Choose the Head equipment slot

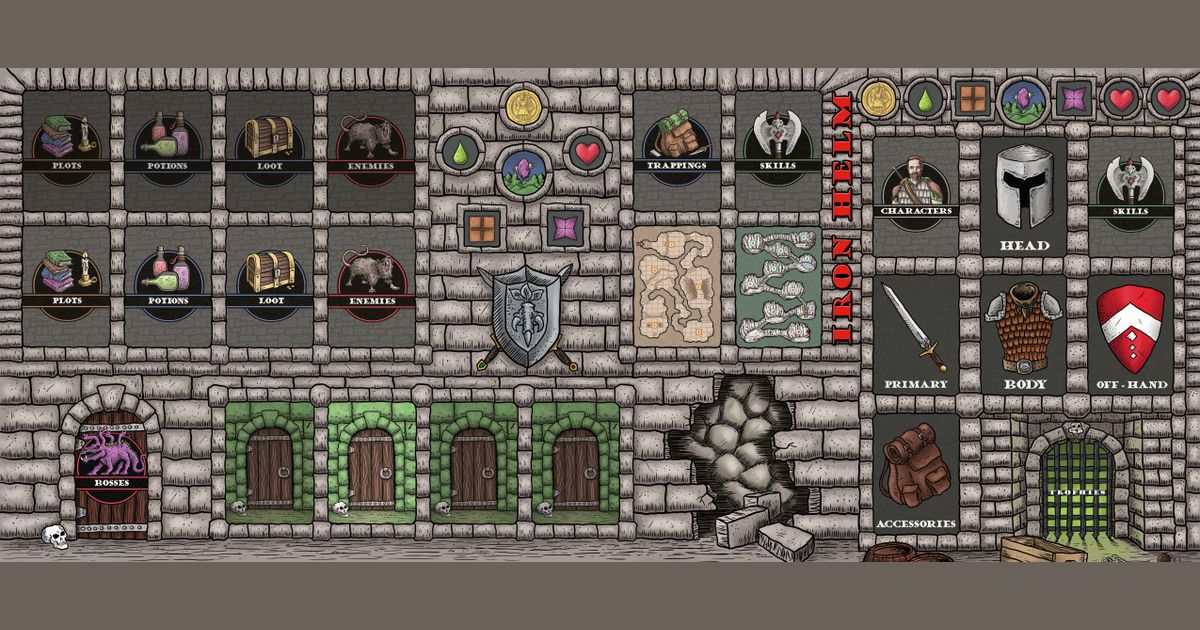1024,196
